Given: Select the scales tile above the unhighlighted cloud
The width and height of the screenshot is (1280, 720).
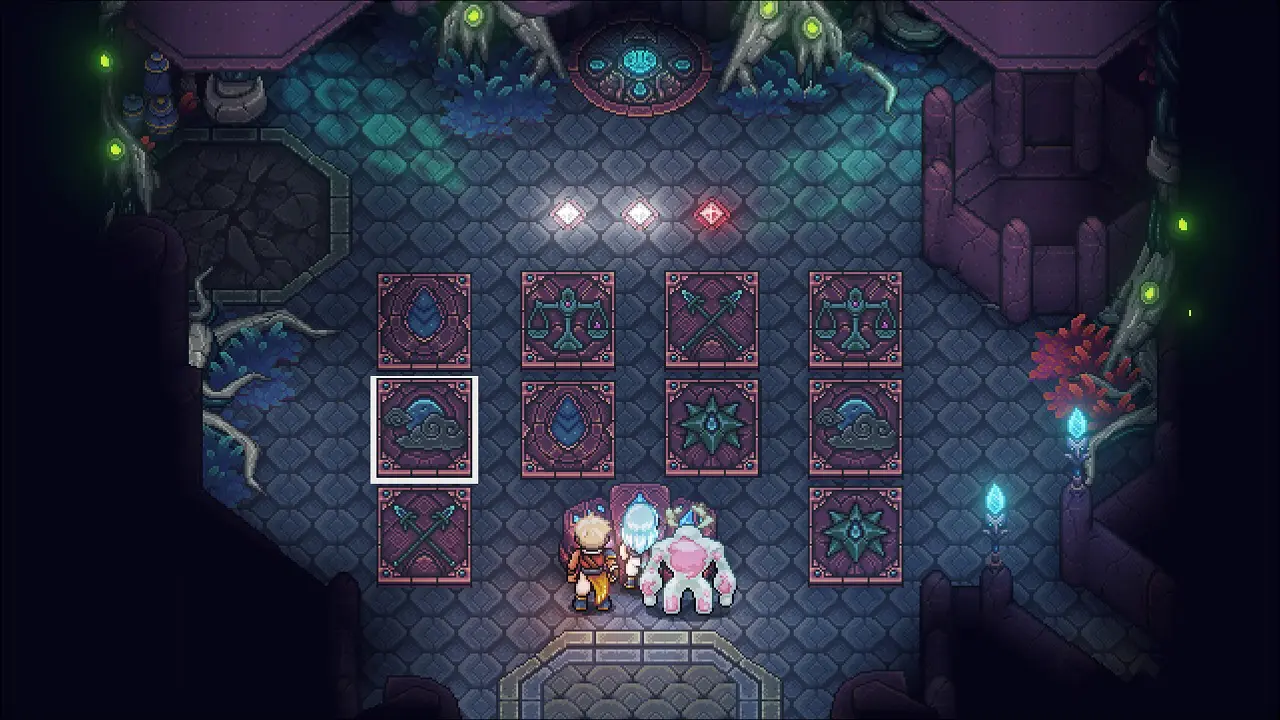Looking at the screenshot, I should click(856, 320).
